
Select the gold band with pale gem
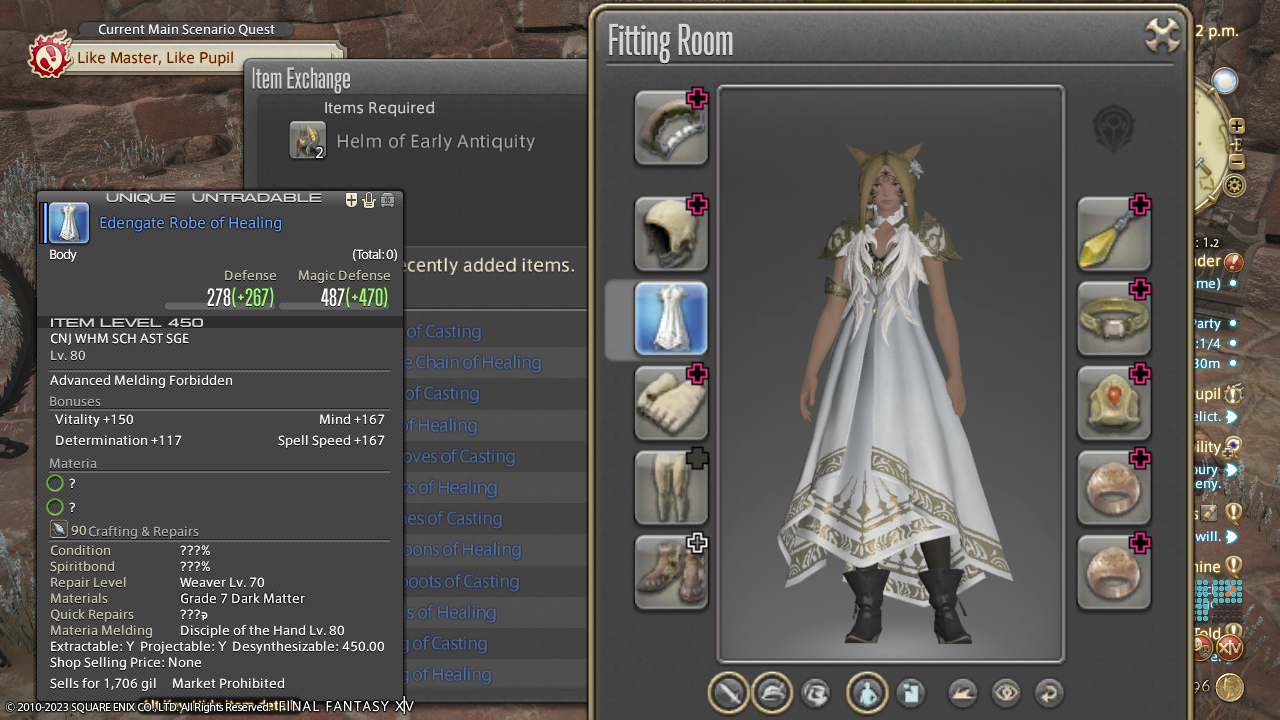1113,319
